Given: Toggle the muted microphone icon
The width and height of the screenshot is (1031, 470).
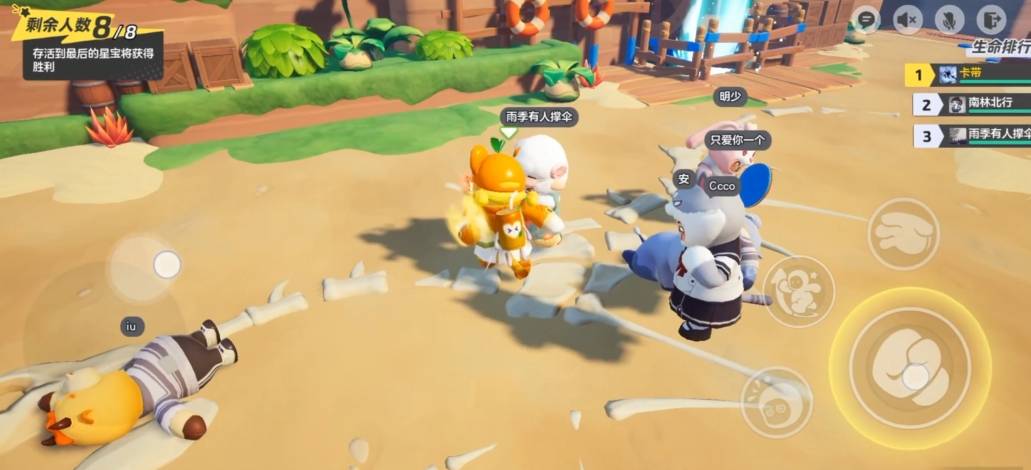Looking at the screenshot, I should coord(948,18).
